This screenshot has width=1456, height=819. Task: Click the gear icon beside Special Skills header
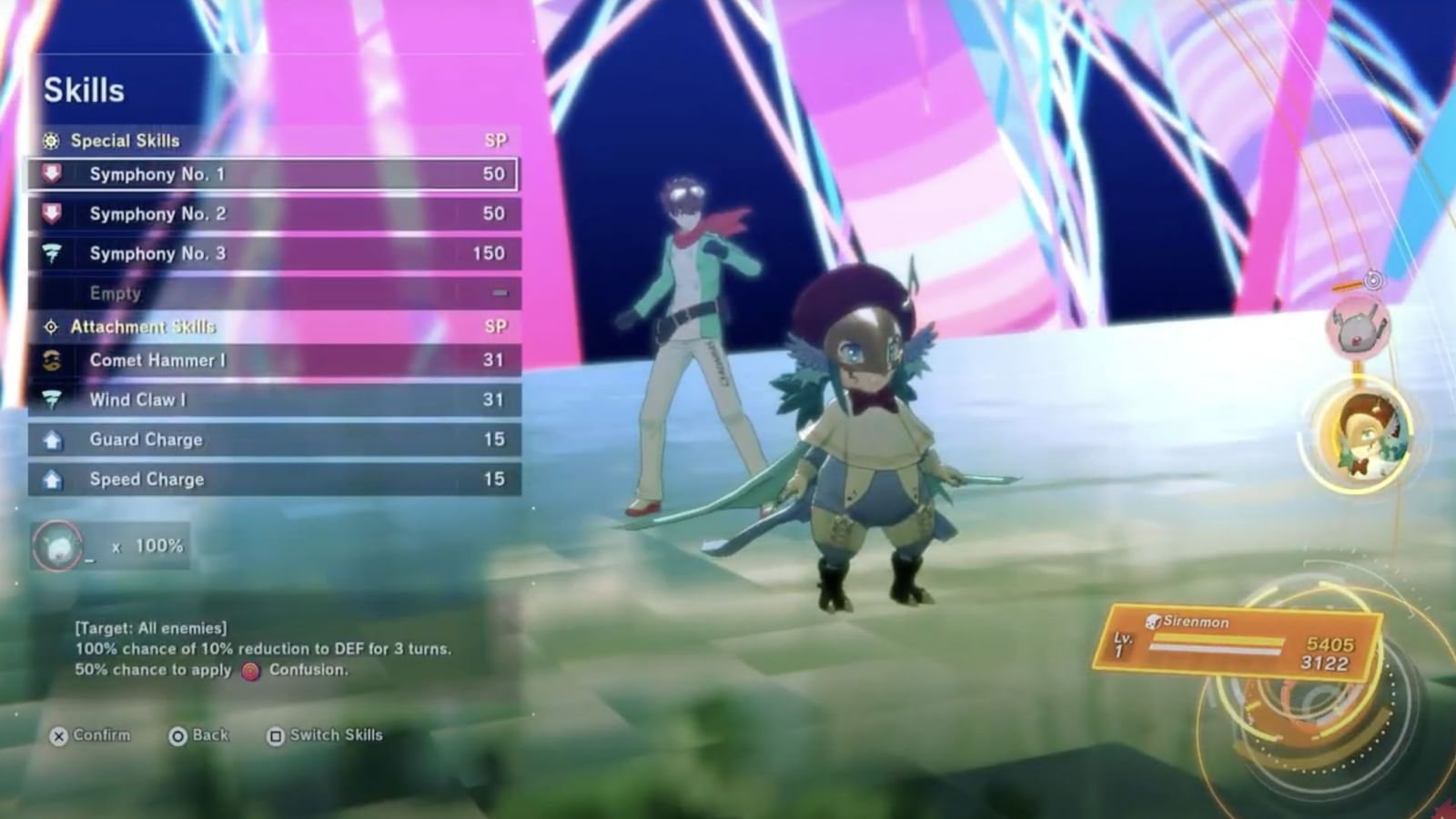coord(52,141)
